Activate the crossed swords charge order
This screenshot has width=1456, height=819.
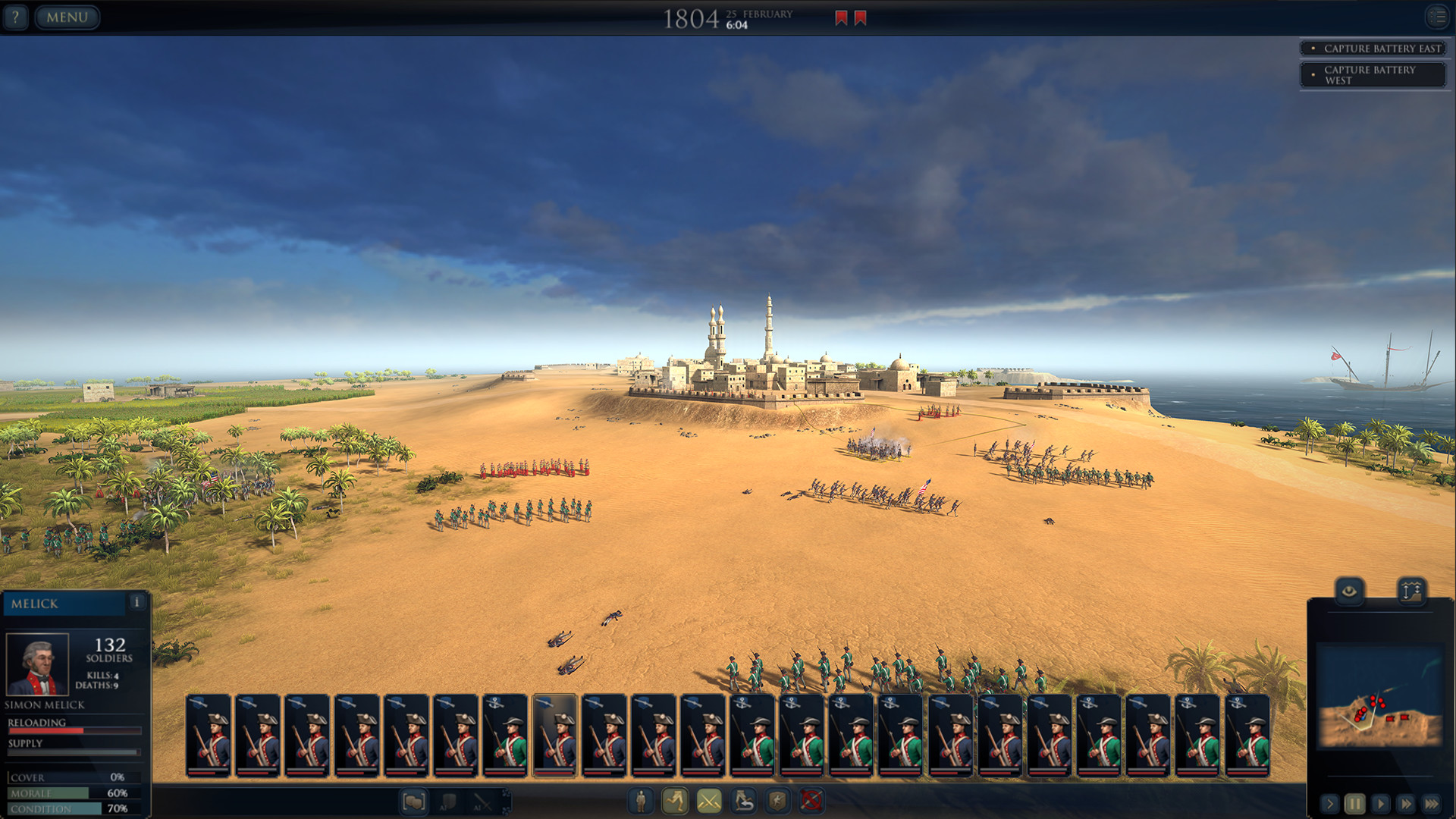709,801
